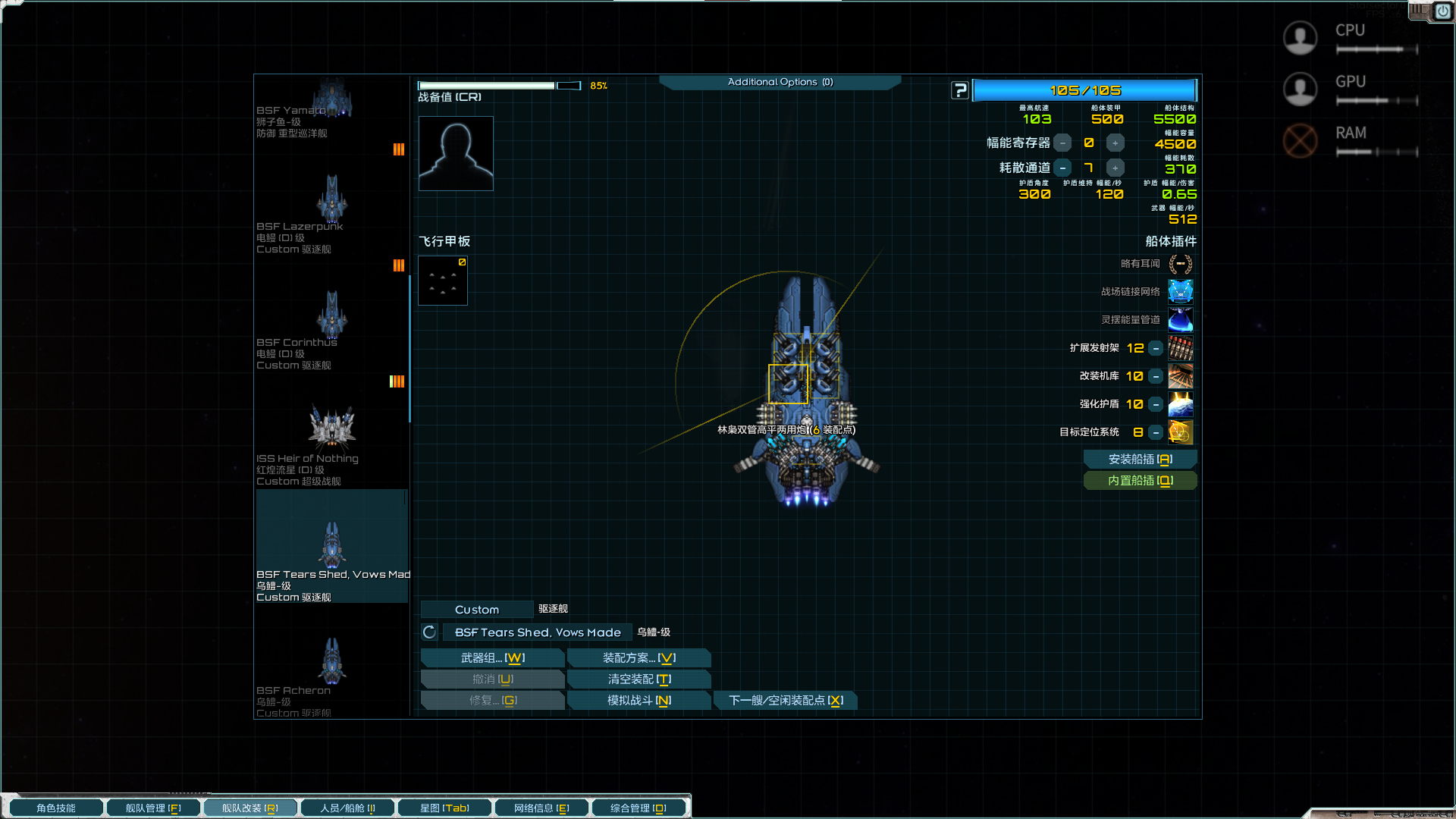Go to next ship with 下一艘/空闲装配点

785,701
